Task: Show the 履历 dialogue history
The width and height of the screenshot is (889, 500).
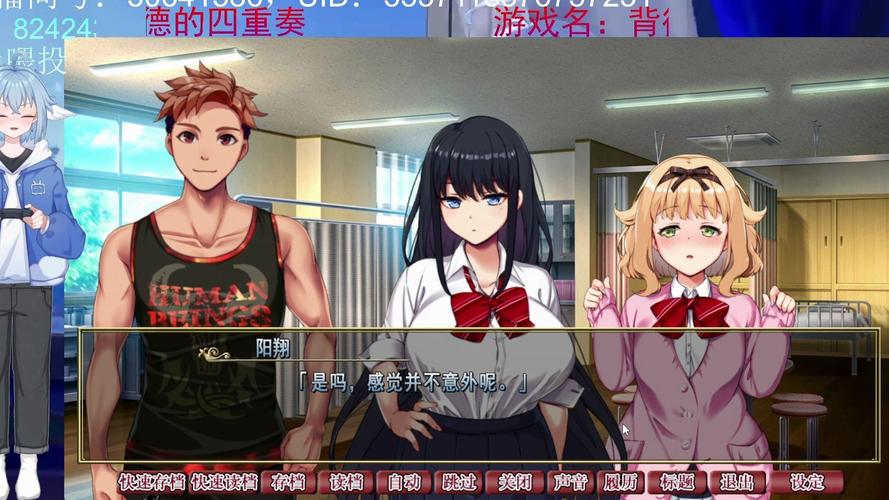Action: [x=621, y=482]
